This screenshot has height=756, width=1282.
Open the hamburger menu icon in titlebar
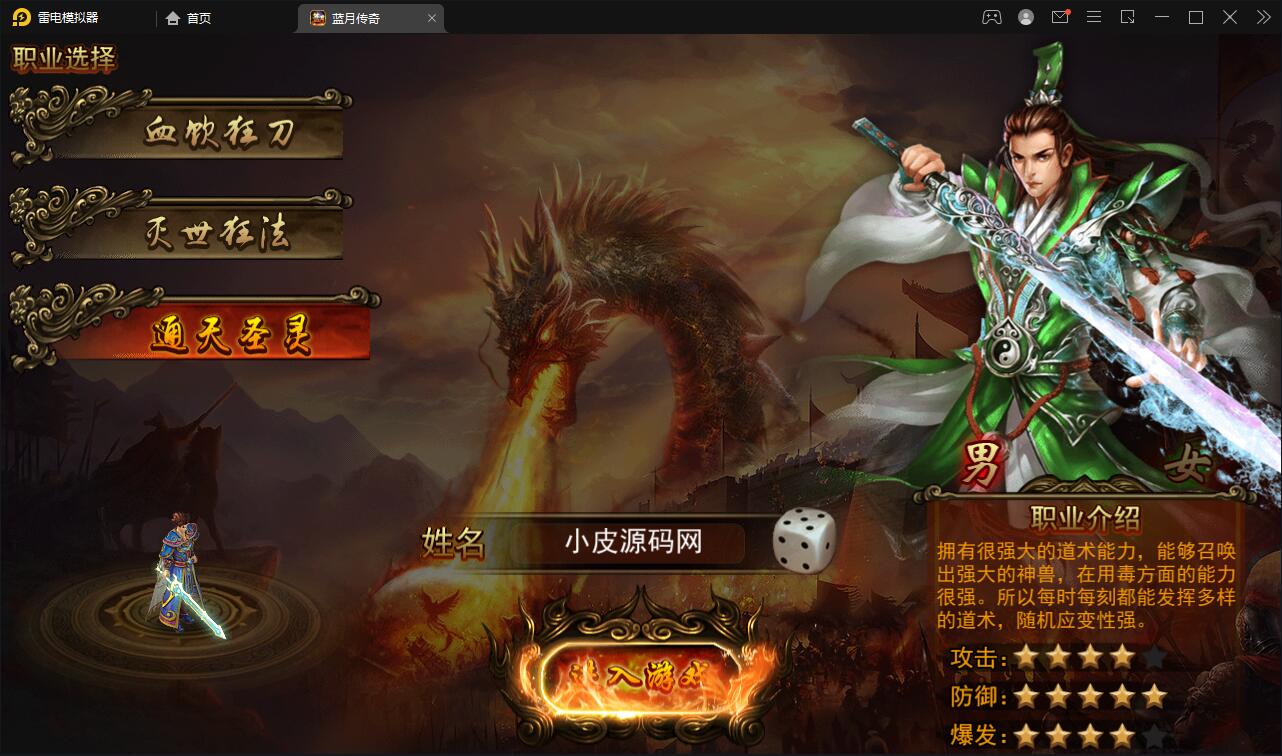(x=1094, y=17)
